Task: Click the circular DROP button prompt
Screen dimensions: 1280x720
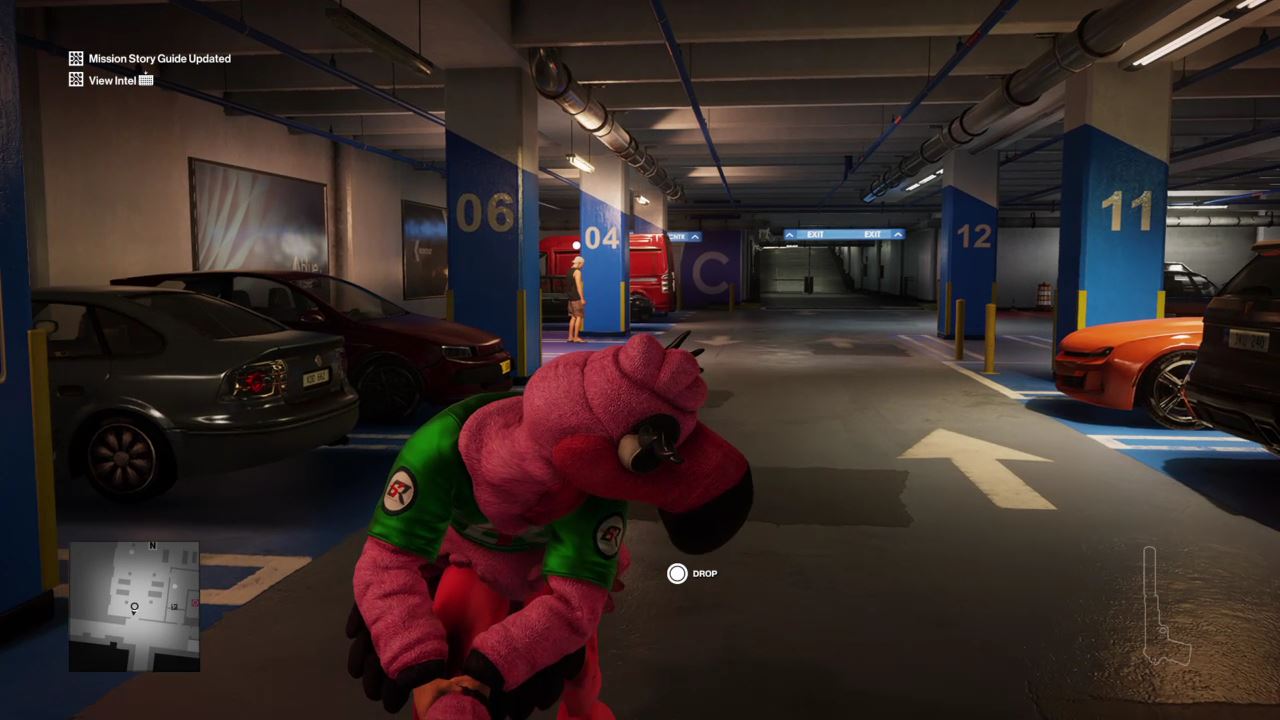Action: (x=677, y=573)
